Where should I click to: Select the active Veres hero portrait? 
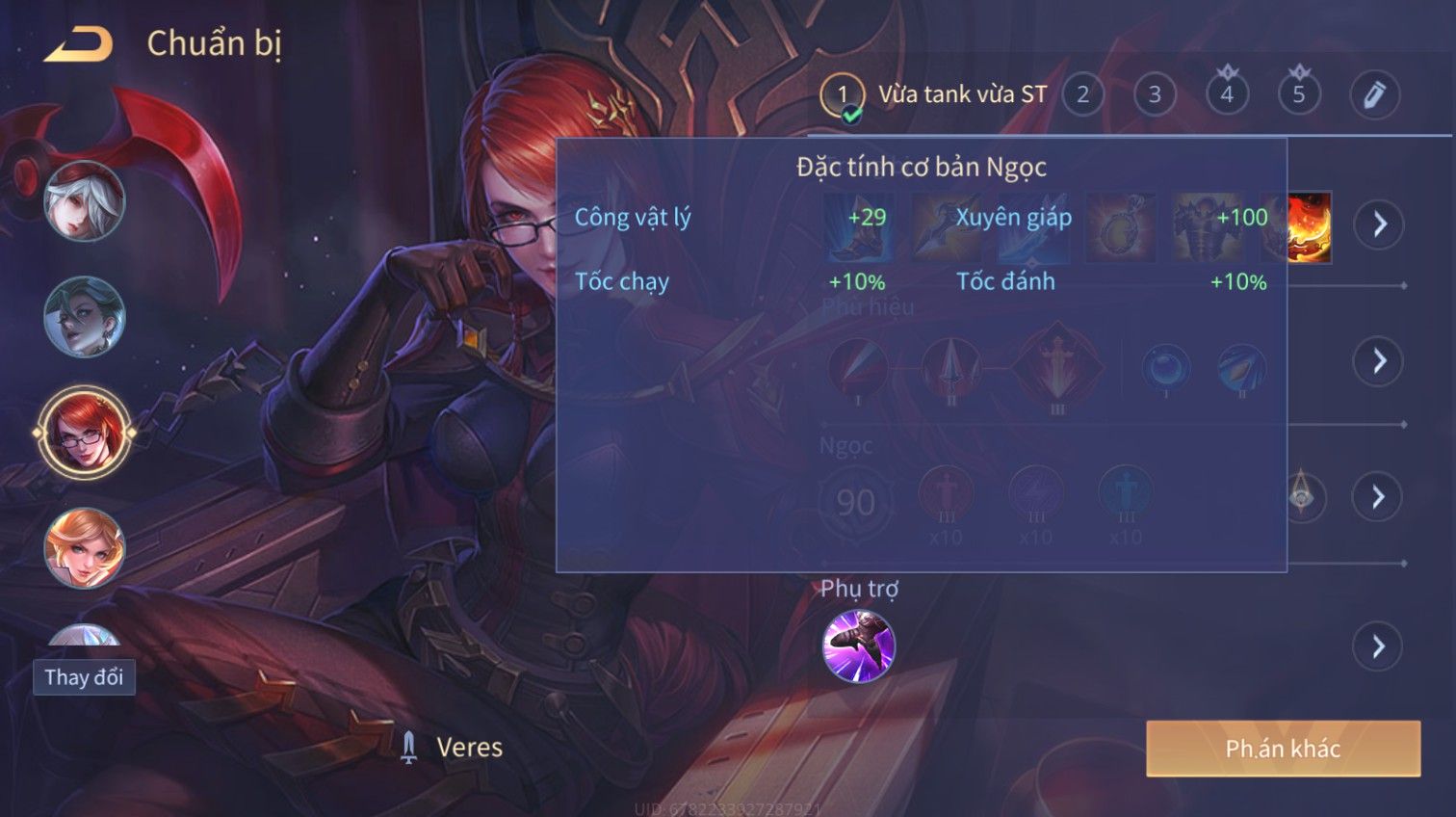84,433
